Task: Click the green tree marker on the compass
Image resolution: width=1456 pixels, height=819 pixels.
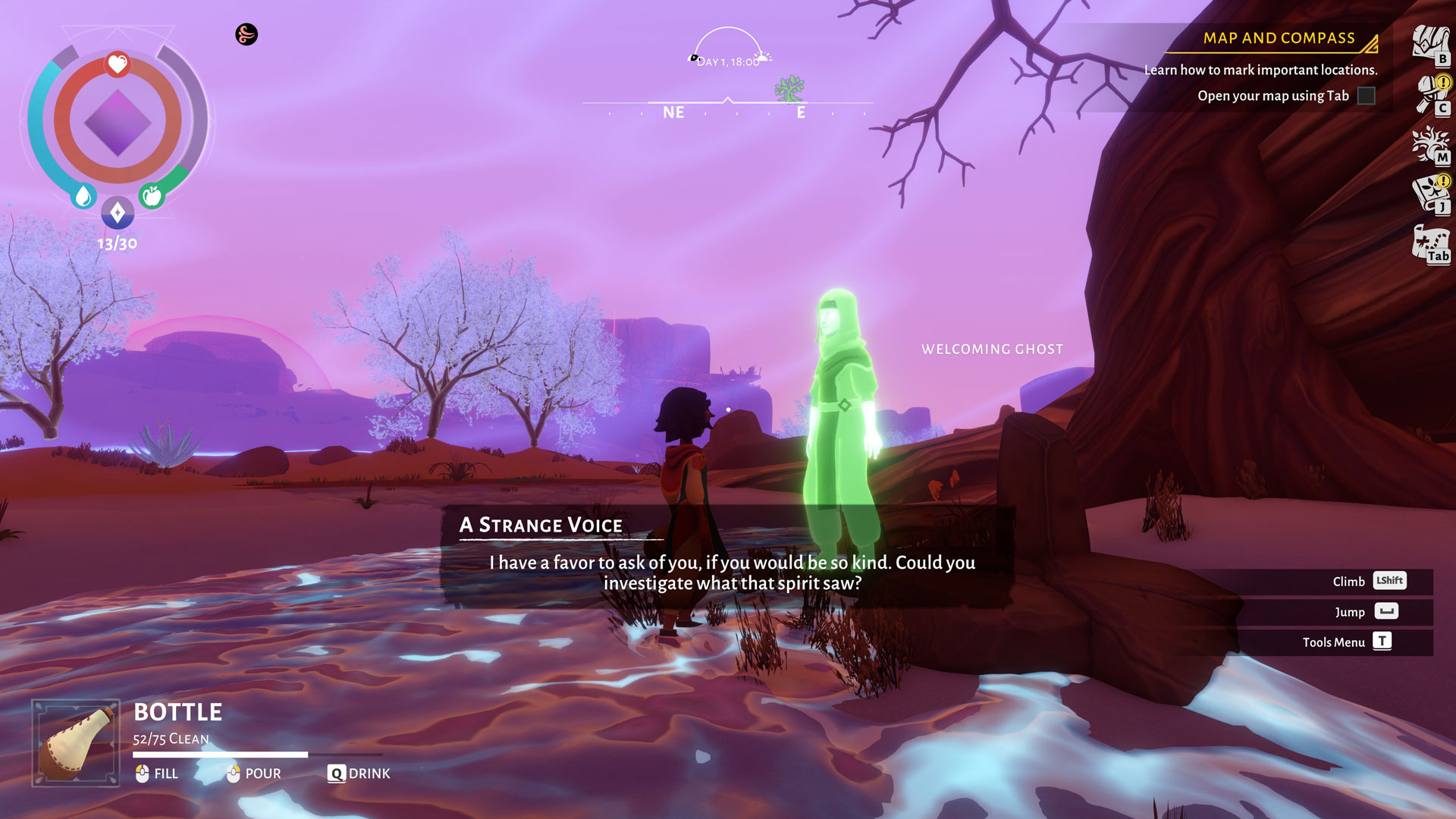Action: pos(789,89)
